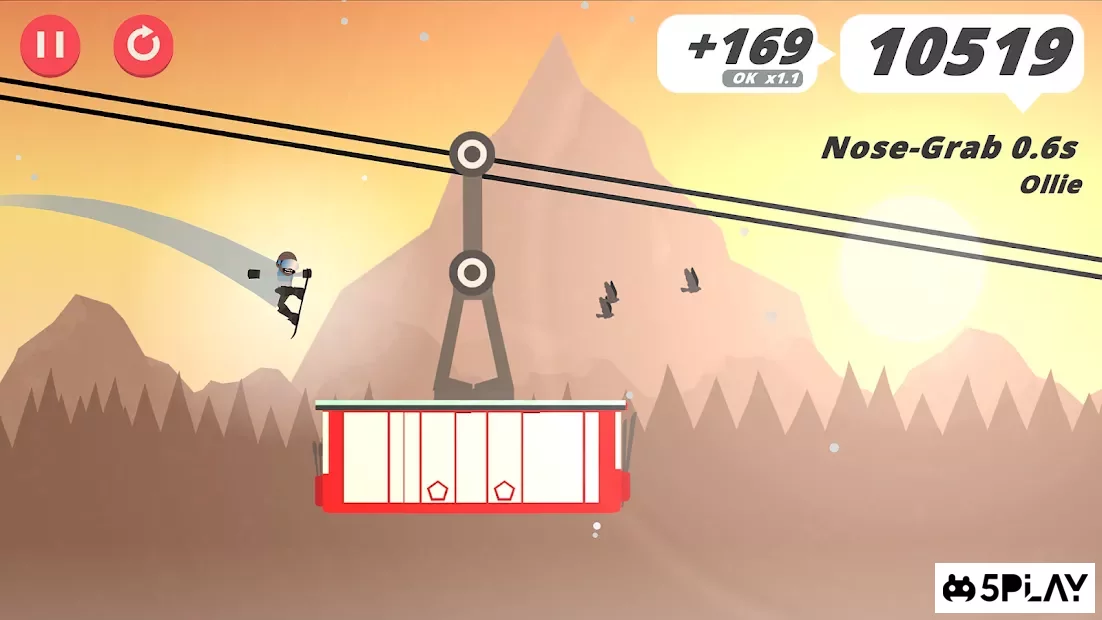Click the 5PLAY watermark logo
The image size is (1102, 620).
click(x=1014, y=589)
